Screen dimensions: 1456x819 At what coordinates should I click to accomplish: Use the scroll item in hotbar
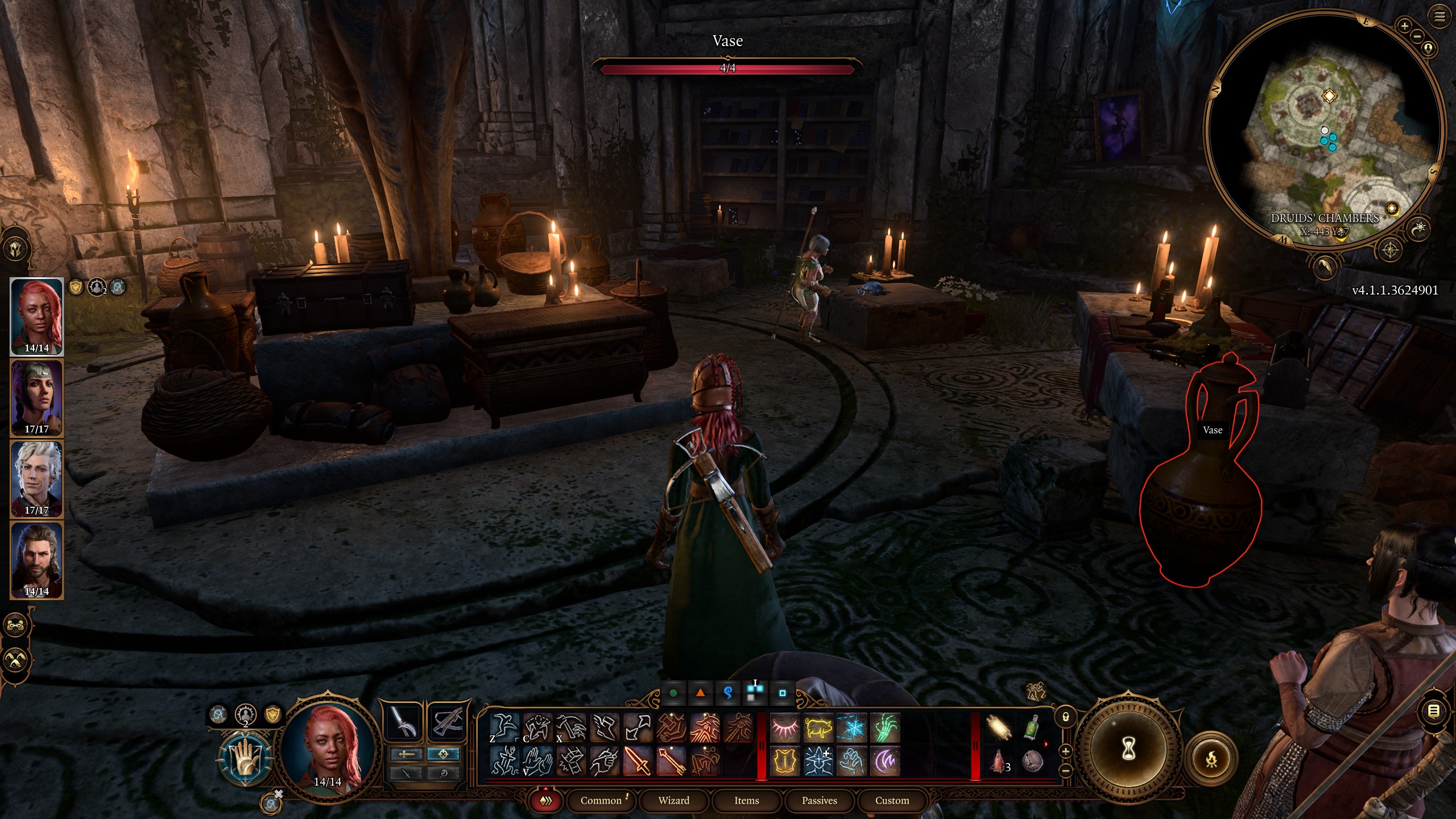point(999,728)
